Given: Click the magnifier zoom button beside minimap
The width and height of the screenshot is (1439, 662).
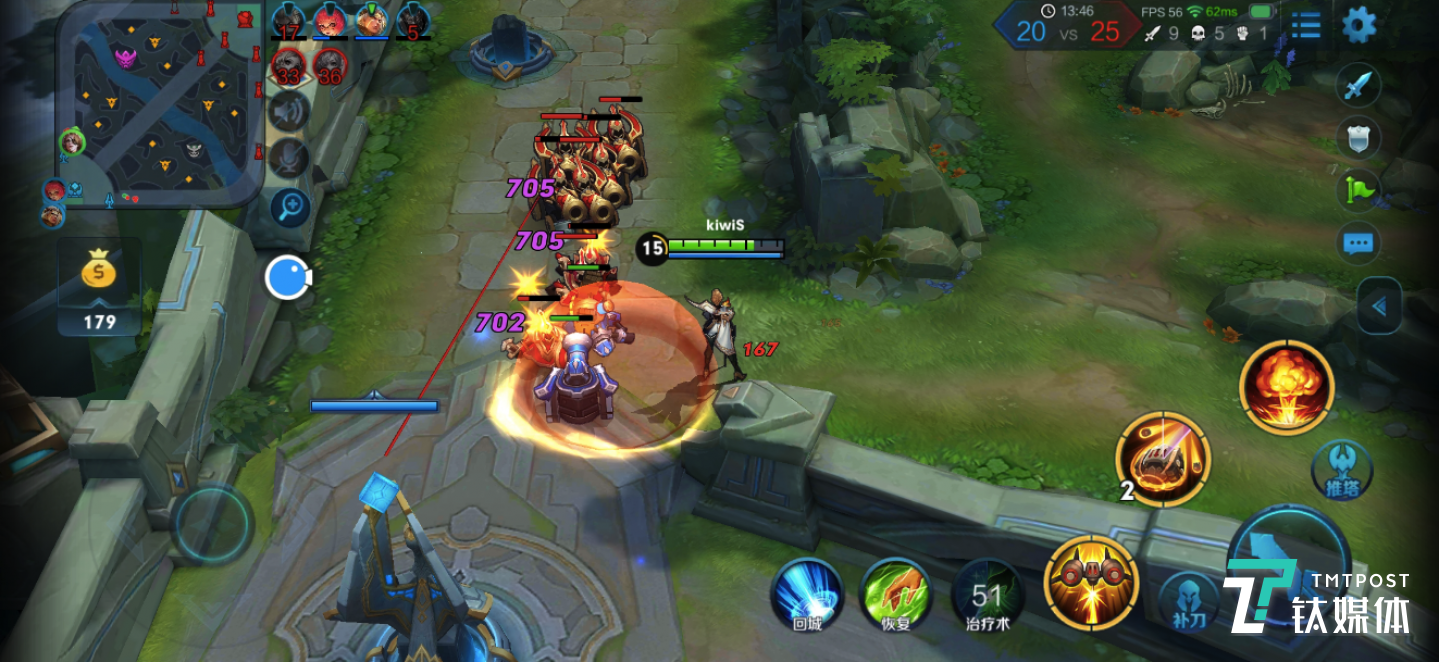Looking at the screenshot, I should pyautogui.click(x=290, y=207).
